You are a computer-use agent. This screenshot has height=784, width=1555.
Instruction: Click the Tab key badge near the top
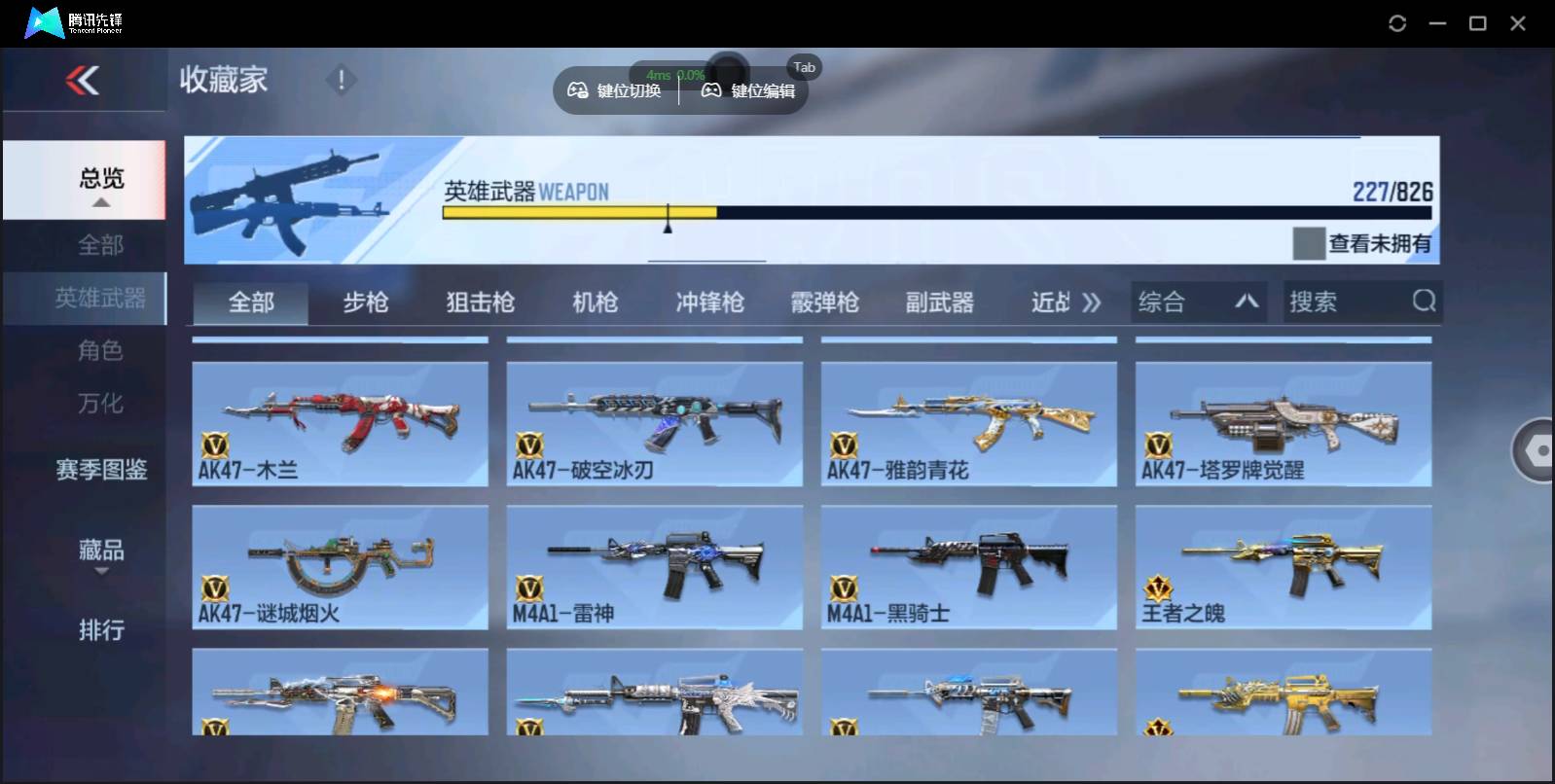[804, 67]
